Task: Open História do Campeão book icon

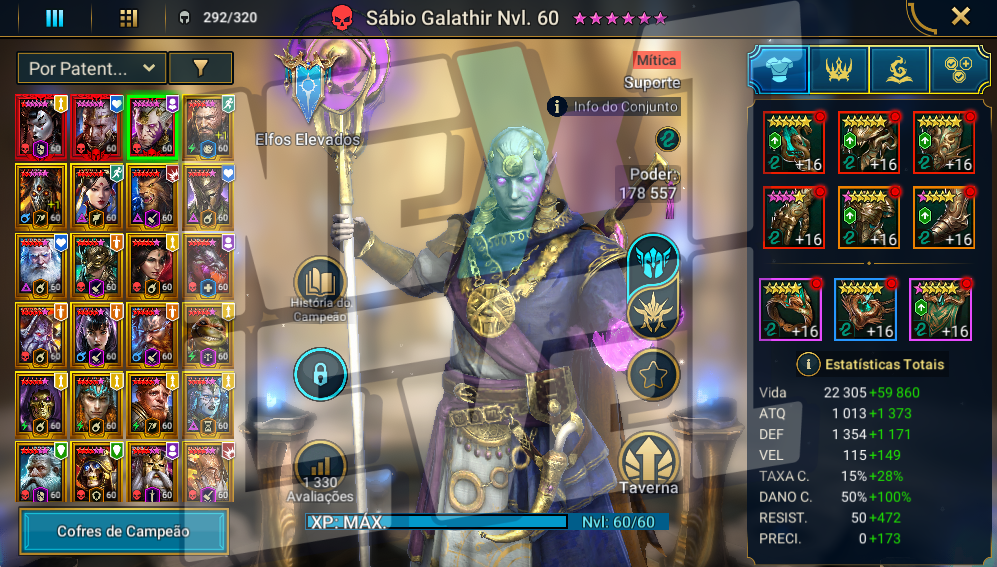Action: tap(319, 282)
